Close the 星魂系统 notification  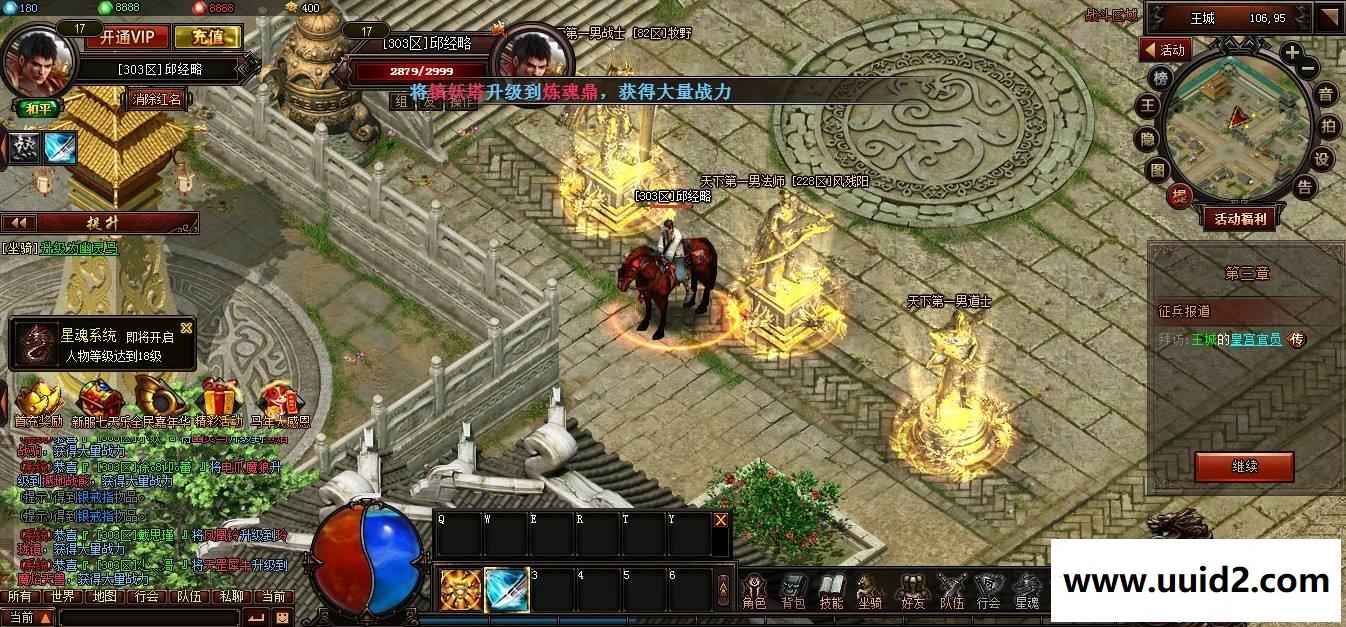pos(186,328)
